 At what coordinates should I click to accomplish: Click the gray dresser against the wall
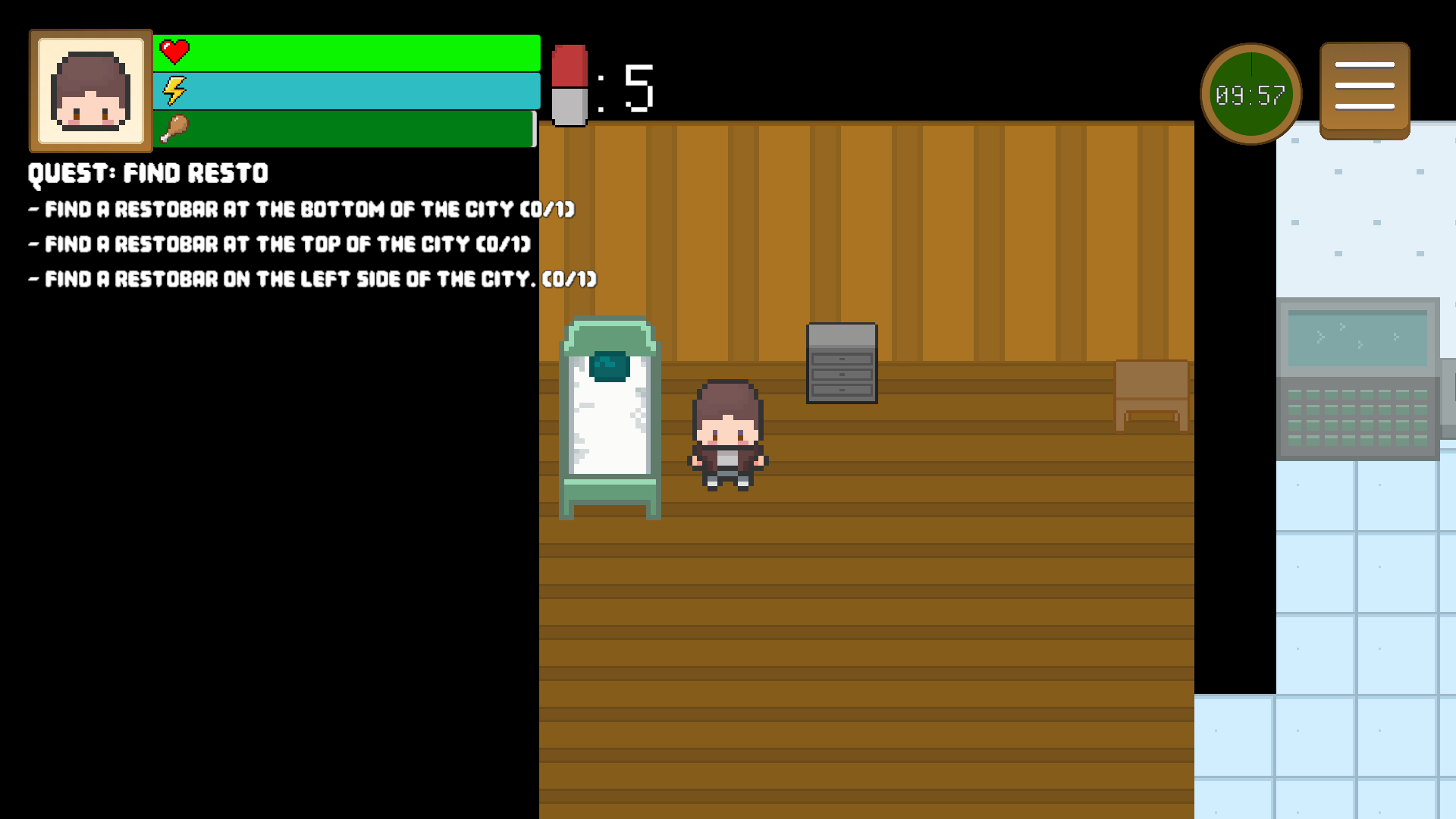click(x=842, y=364)
